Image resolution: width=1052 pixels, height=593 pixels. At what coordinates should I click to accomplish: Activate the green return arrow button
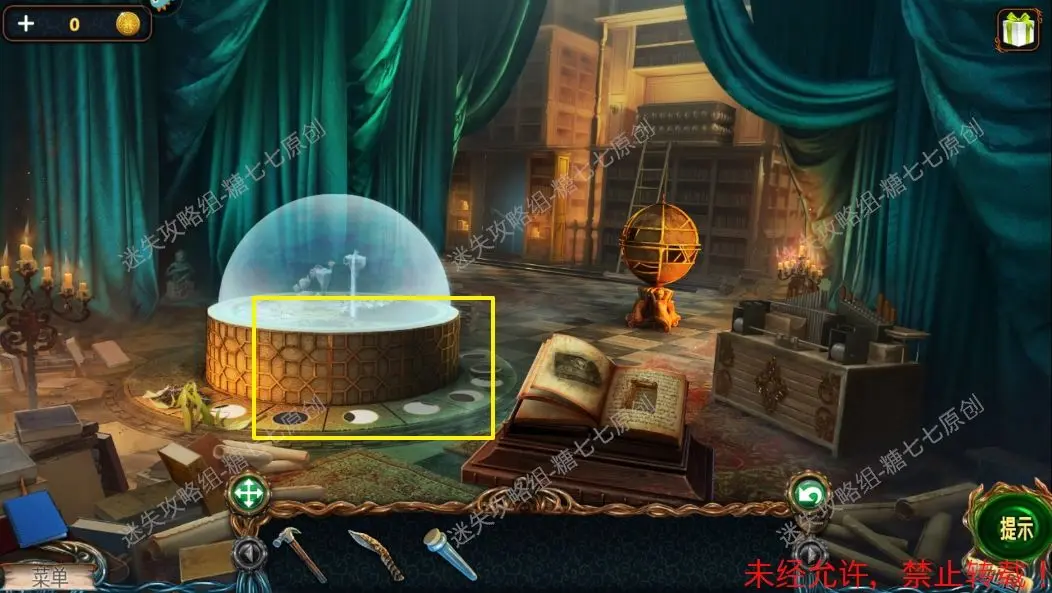(809, 494)
